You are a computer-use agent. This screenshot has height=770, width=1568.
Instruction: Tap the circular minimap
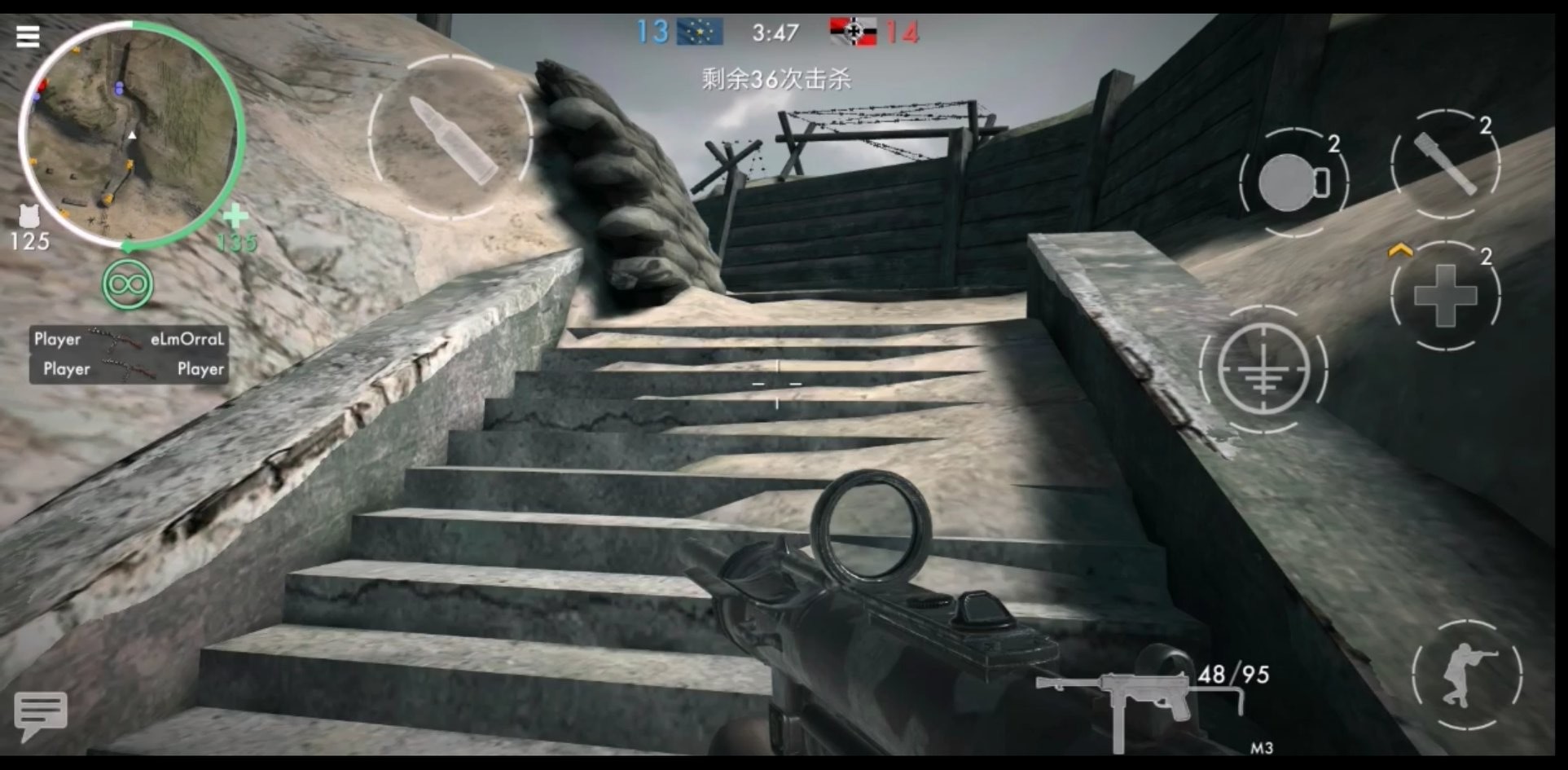point(130,134)
